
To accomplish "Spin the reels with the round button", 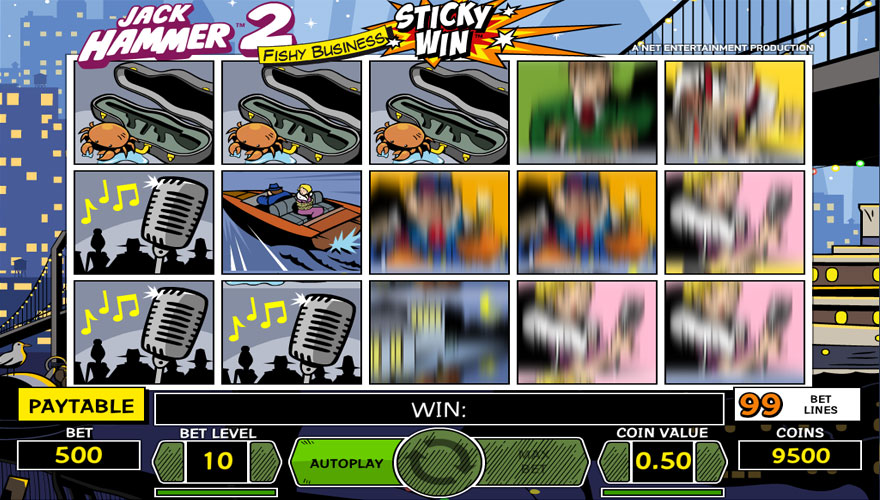I will pyautogui.click(x=439, y=463).
